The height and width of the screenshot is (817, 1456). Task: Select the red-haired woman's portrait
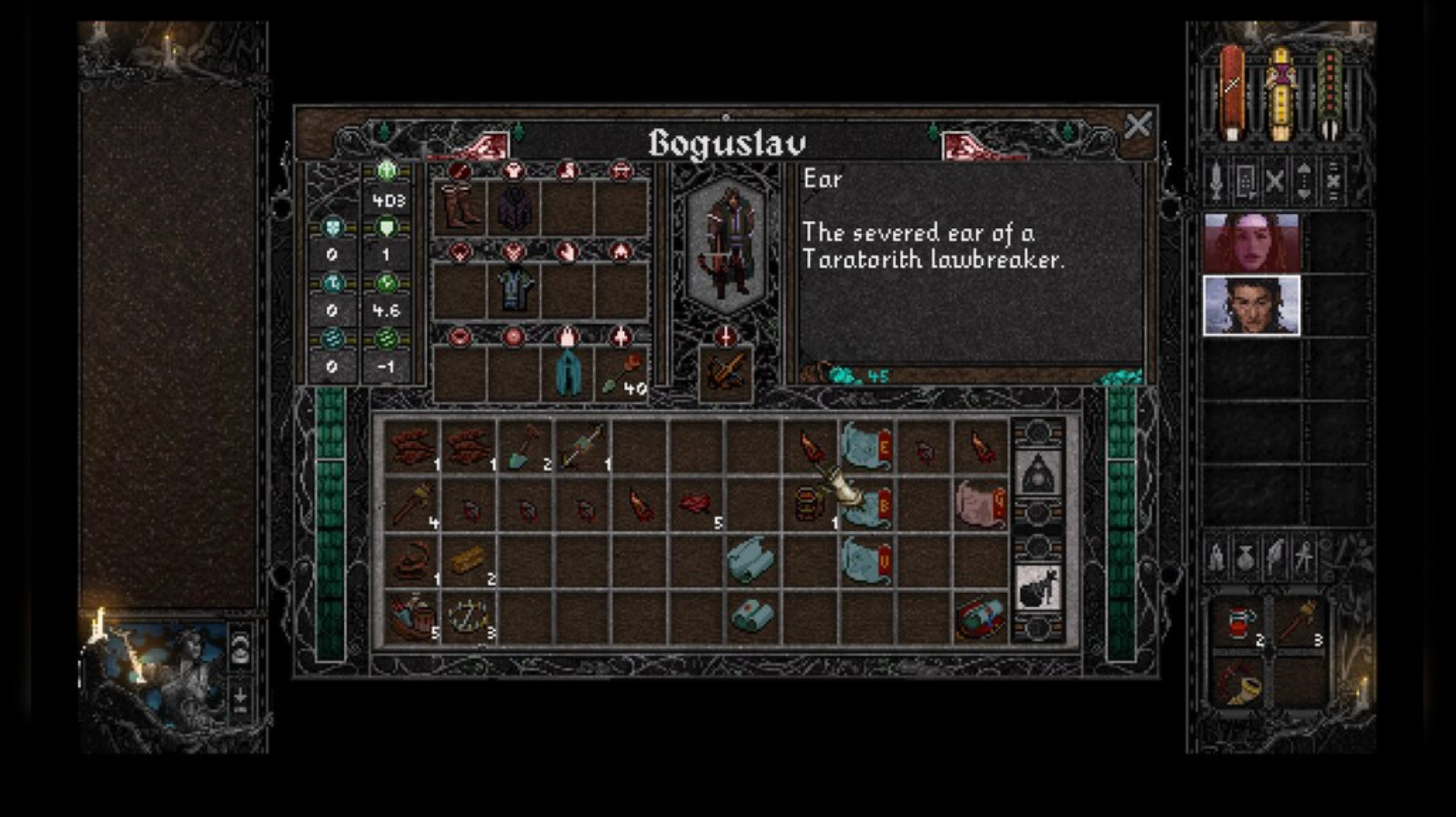1251,242
